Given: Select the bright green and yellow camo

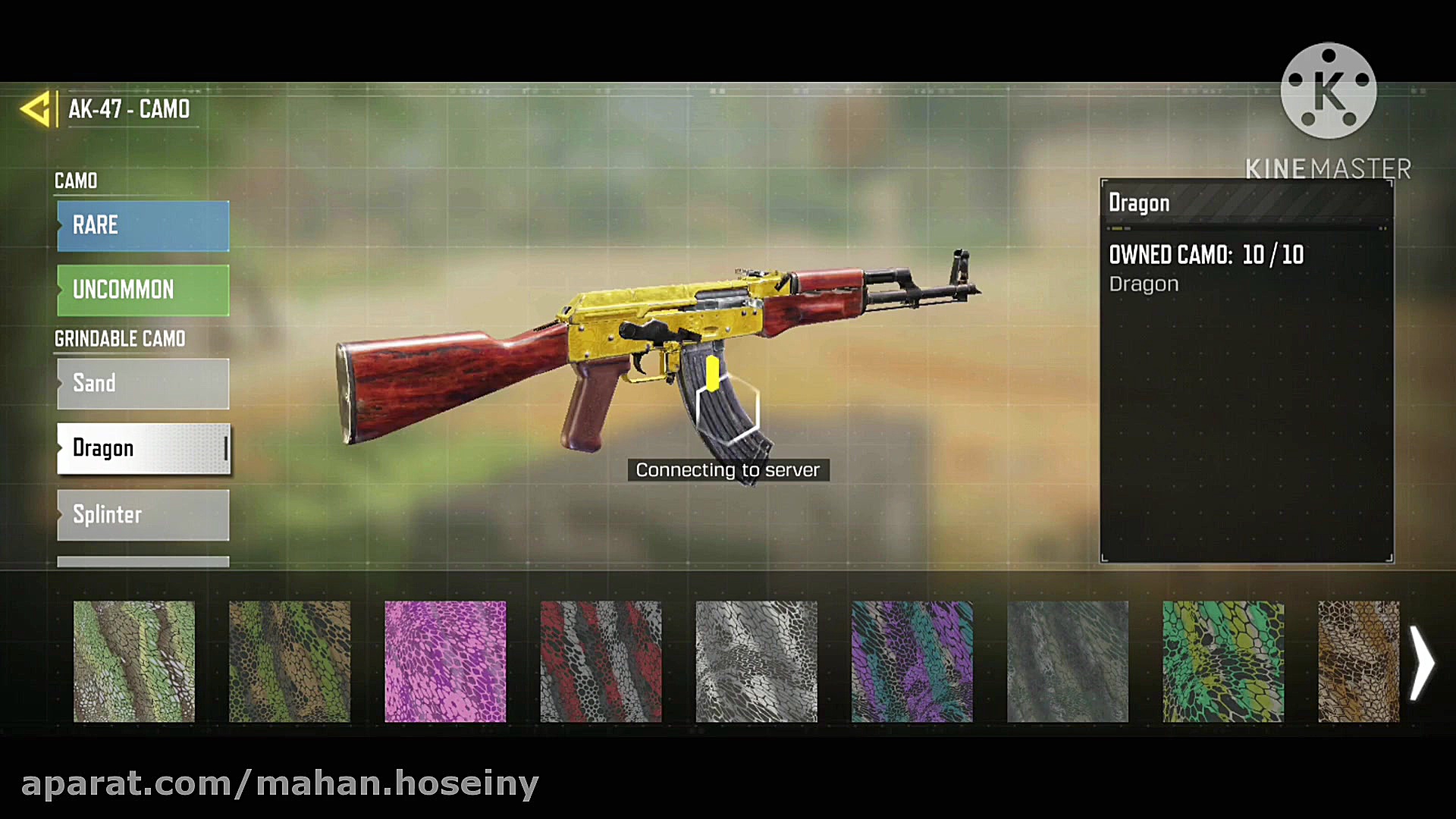Looking at the screenshot, I should coord(1223,661).
